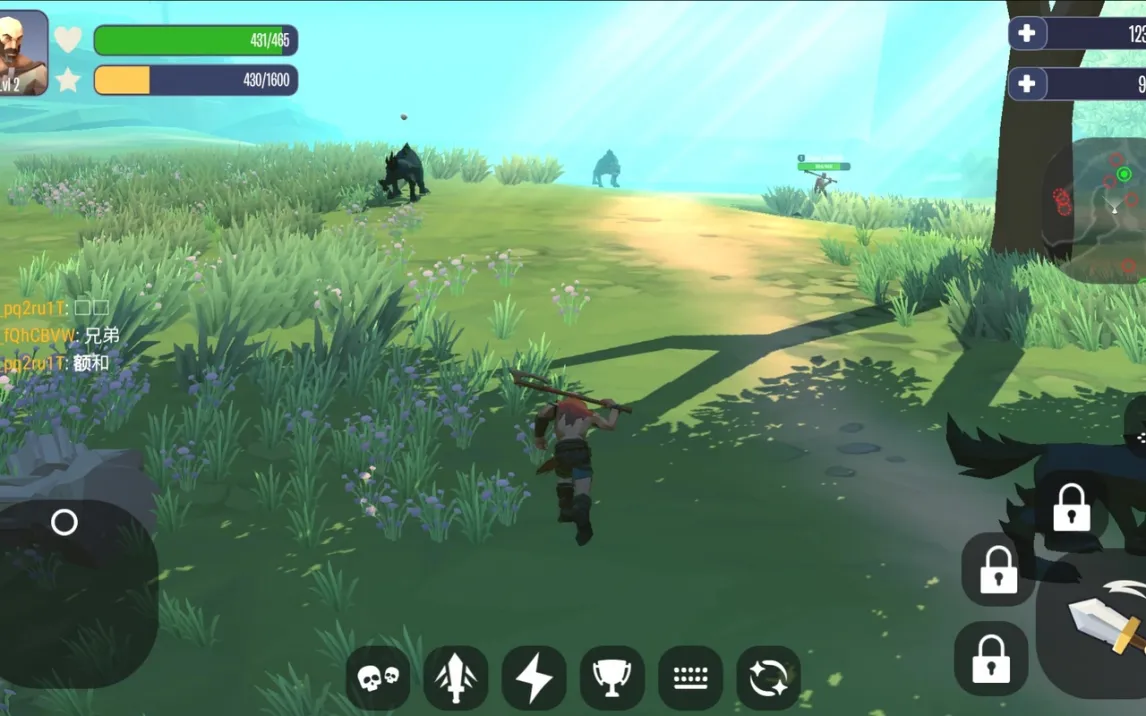Viewport: 1146px width, 716px height.
Task: Tap the twin skulls icon
Action: click(x=378, y=678)
